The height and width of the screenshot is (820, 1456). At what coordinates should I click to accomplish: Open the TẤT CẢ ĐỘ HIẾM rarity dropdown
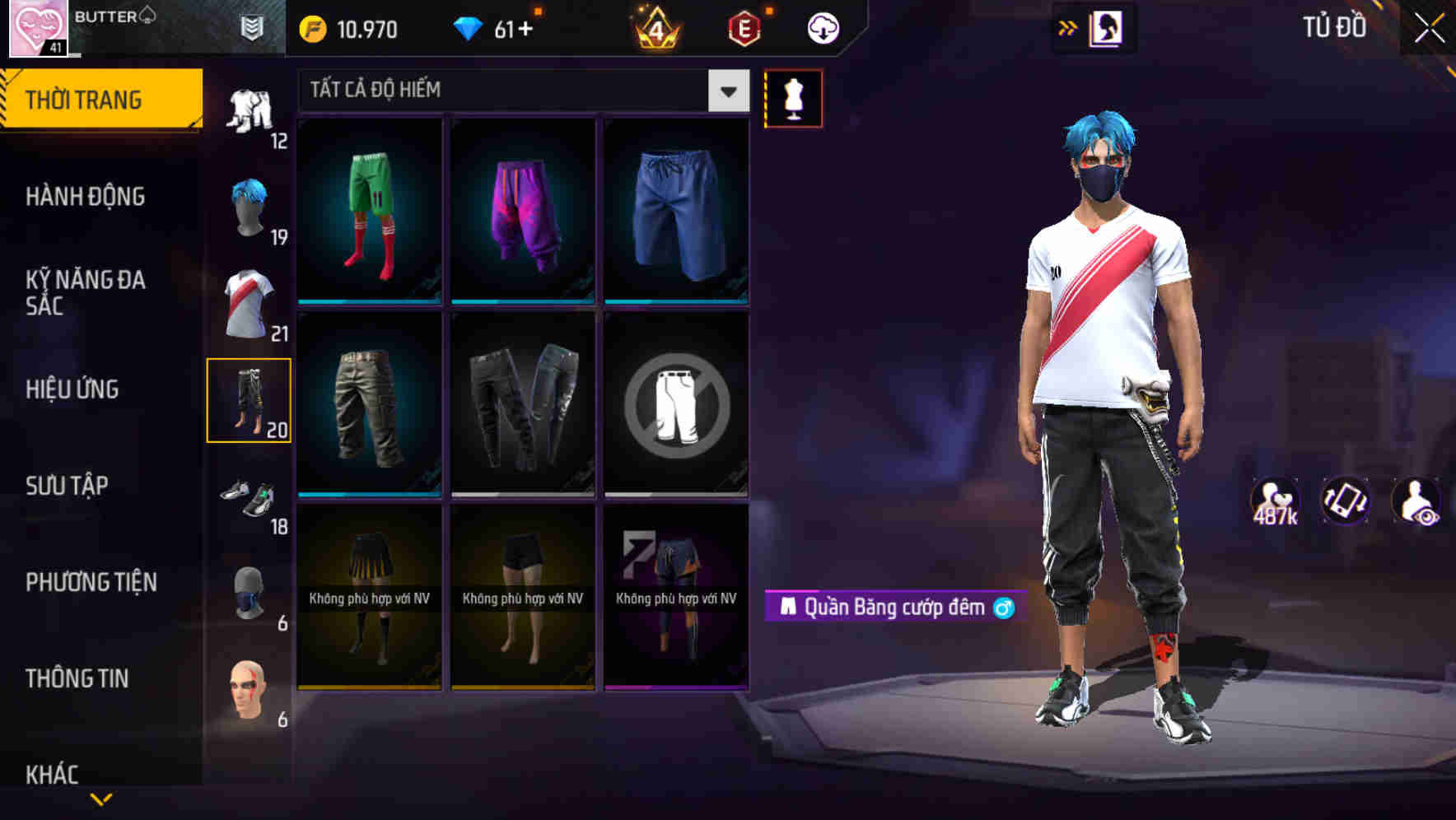point(519,91)
